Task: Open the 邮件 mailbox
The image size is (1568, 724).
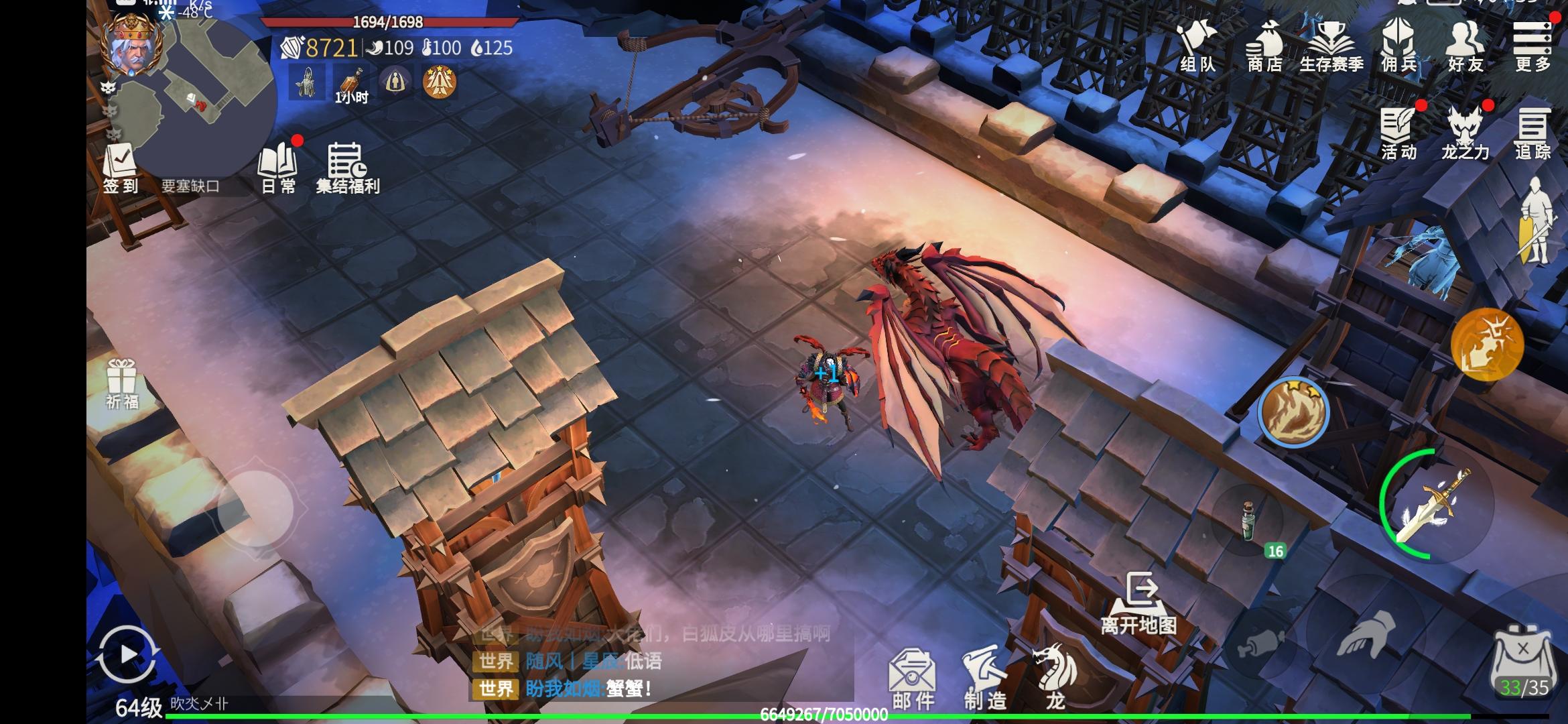Action: tap(913, 678)
